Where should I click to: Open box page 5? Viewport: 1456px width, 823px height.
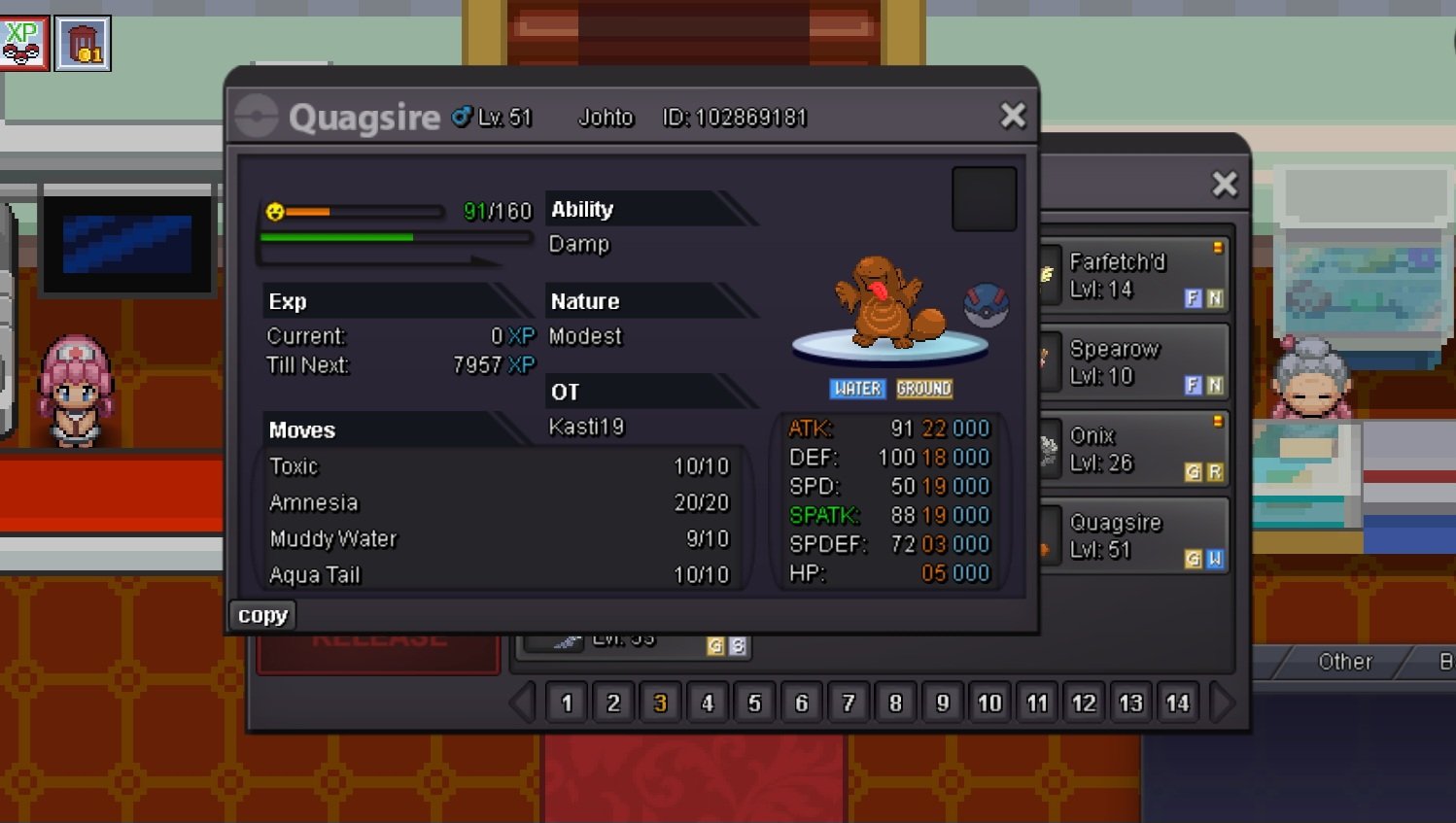pyautogui.click(x=754, y=703)
